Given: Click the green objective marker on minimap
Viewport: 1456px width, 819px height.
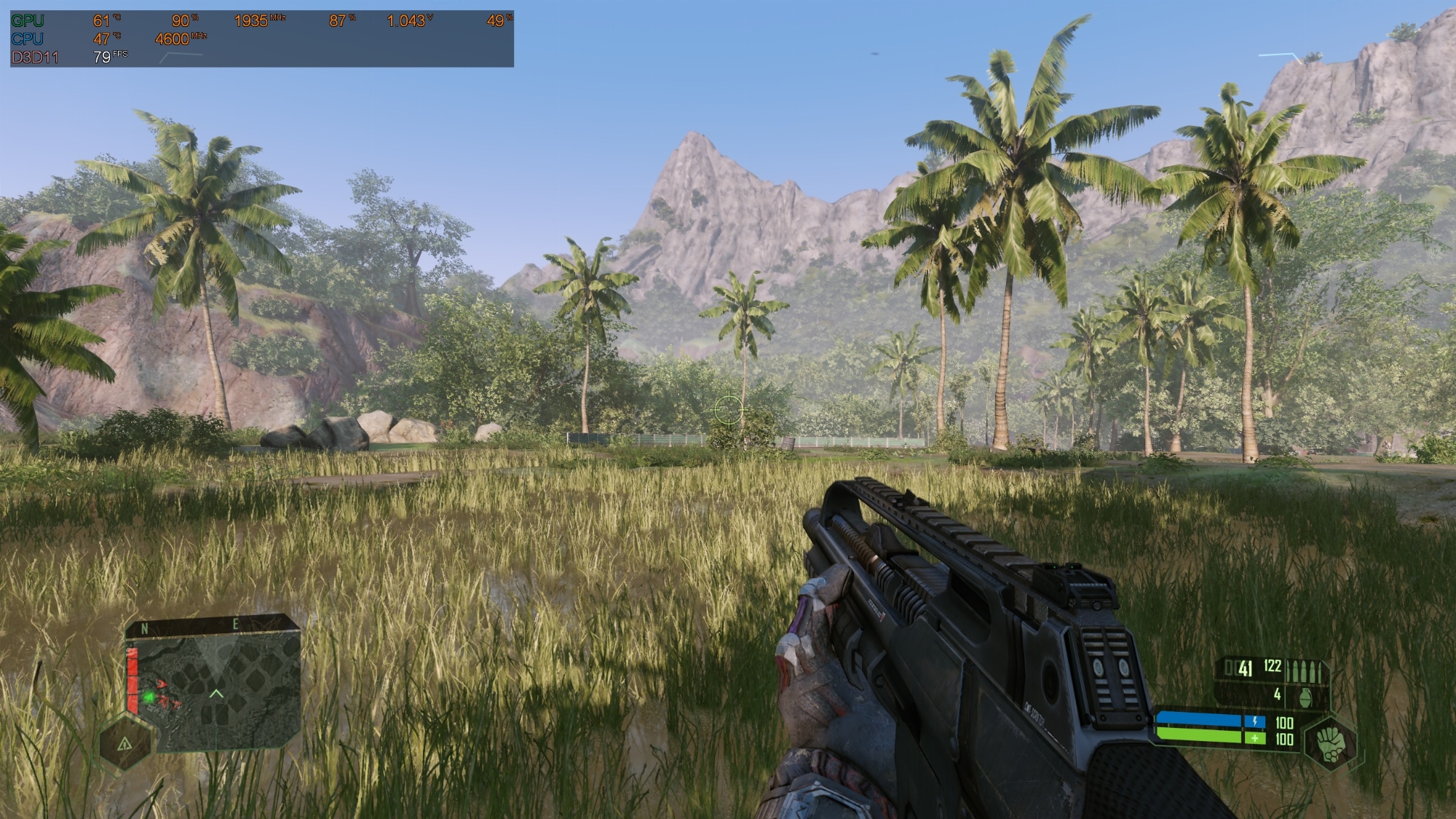Looking at the screenshot, I should 149,697.
